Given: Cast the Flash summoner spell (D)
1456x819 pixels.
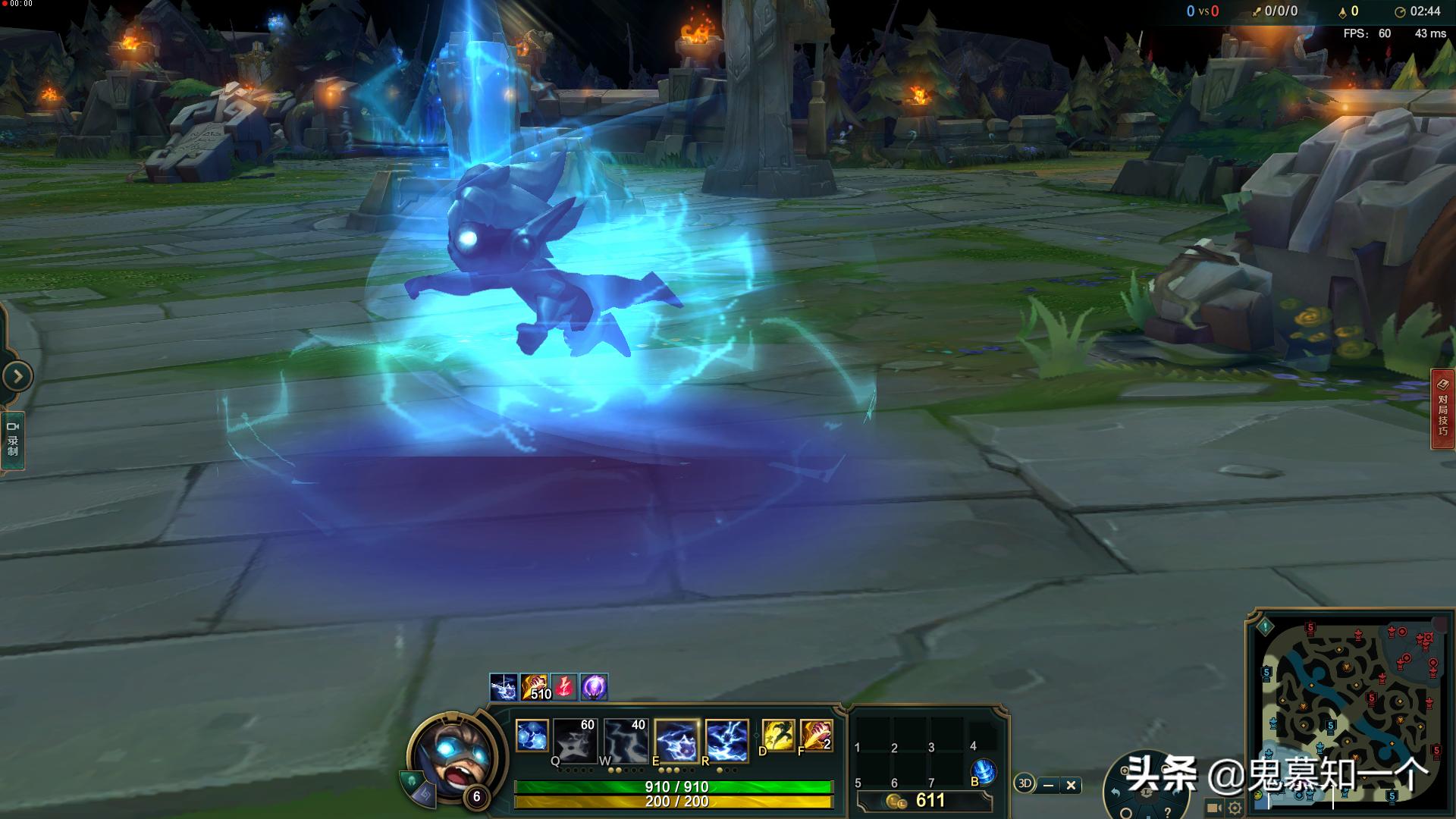Looking at the screenshot, I should [x=778, y=736].
